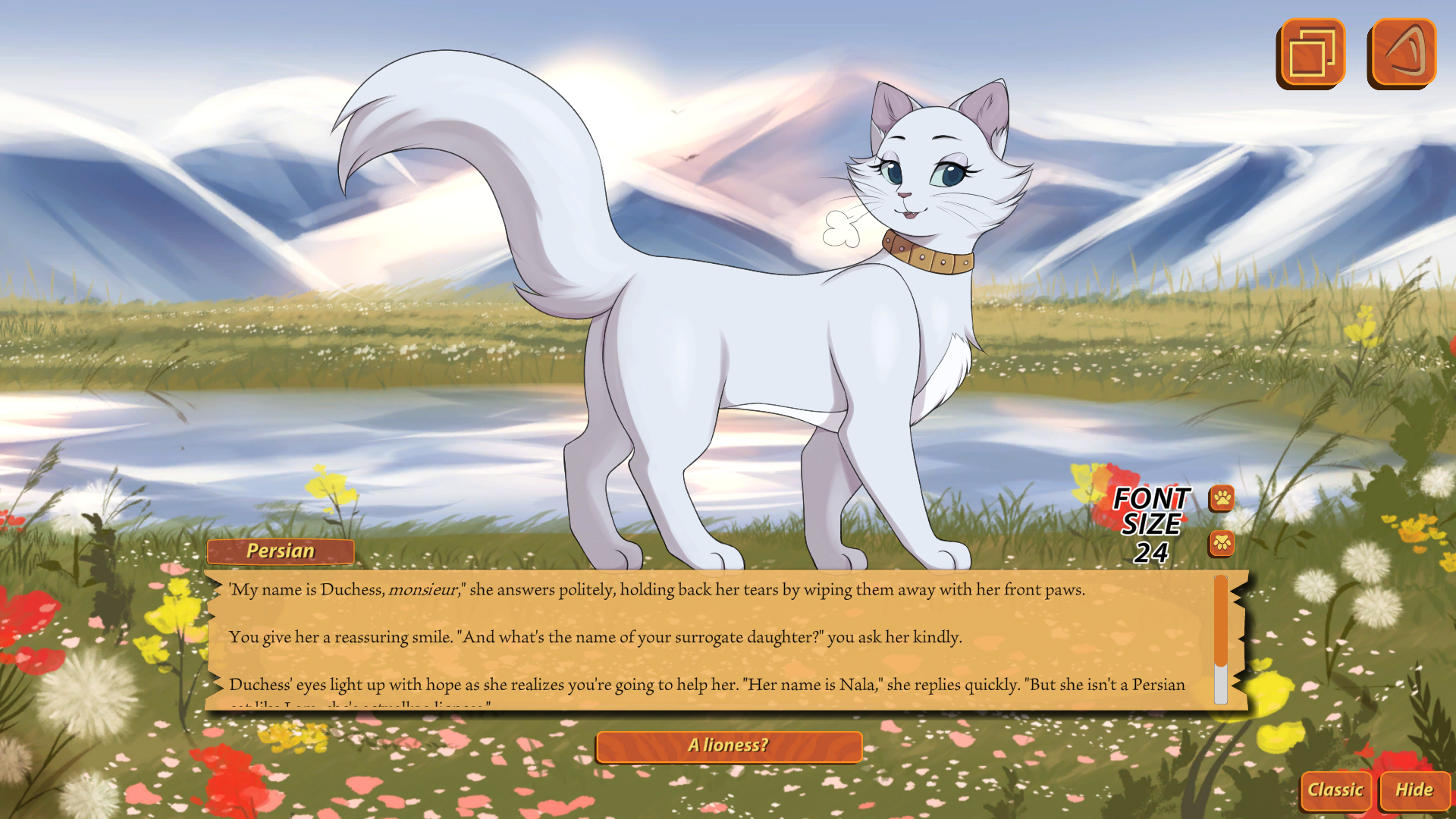Shrink dialogue text via the lower paw print icon
1456x819 pixels.
click(x=1220, y=544)
